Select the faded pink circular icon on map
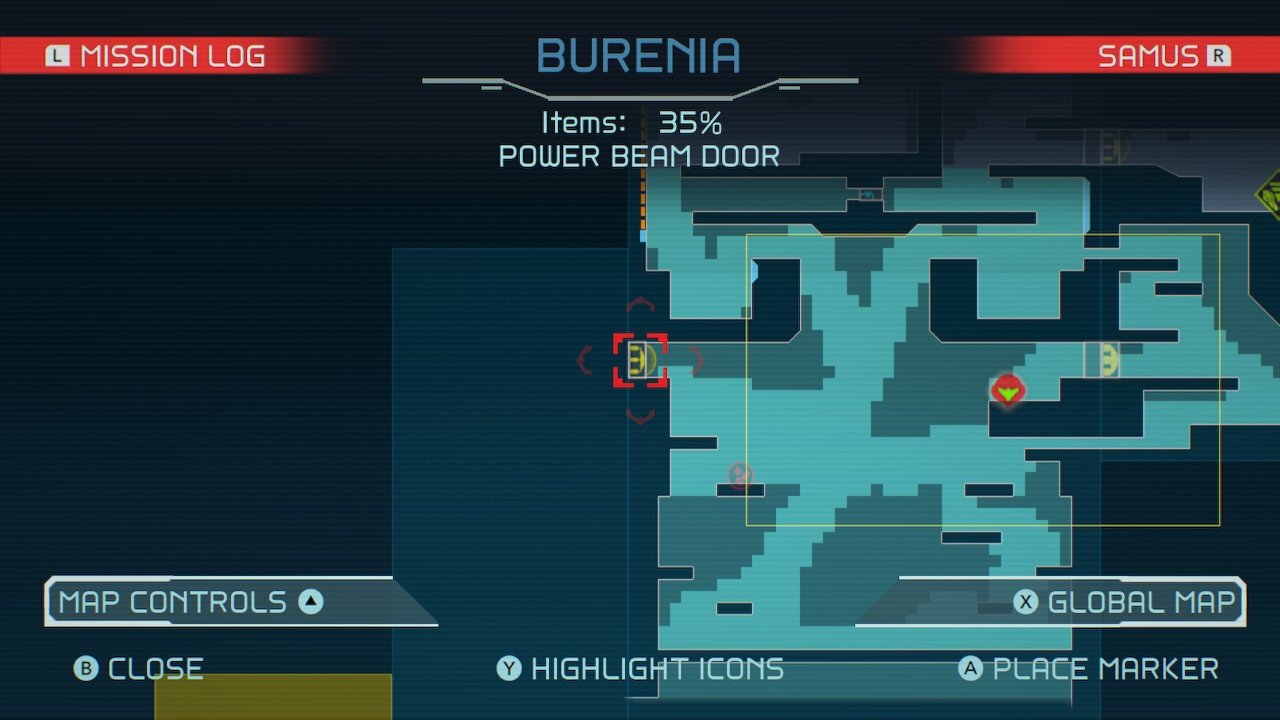1280x720 pixels. (740, 474)
